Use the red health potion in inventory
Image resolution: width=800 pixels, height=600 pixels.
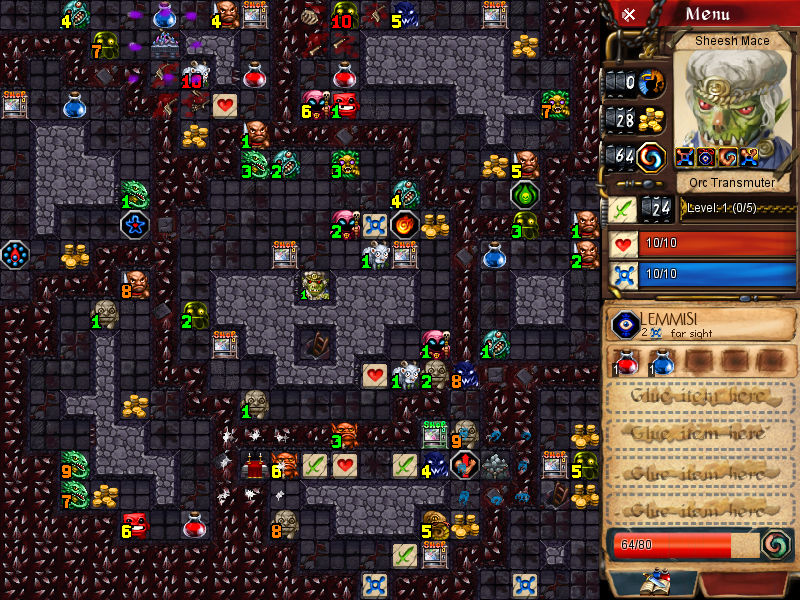[x=626, y=361]
